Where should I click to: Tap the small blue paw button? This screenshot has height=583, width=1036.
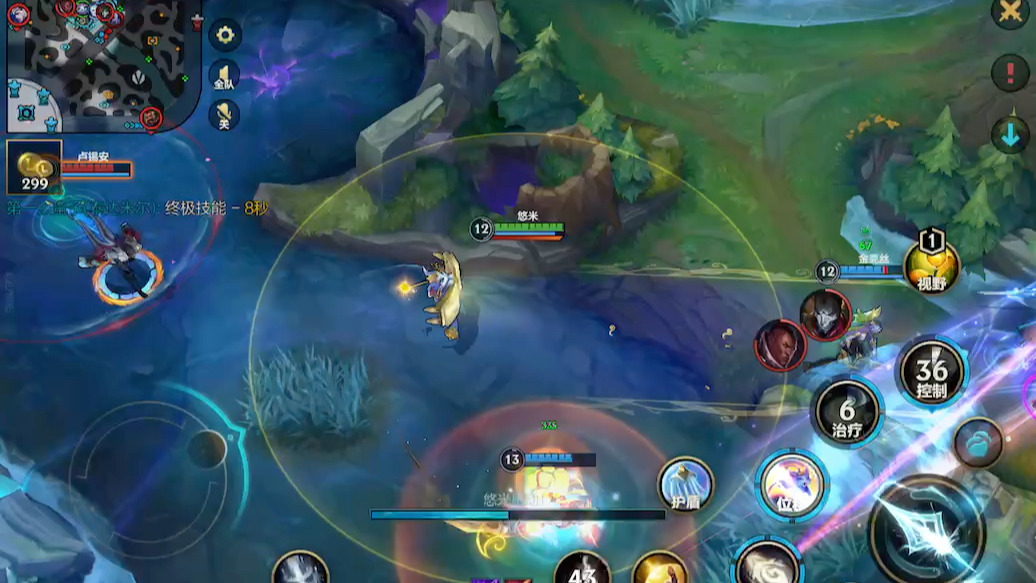pyautogui.click(x=978, y=443)
